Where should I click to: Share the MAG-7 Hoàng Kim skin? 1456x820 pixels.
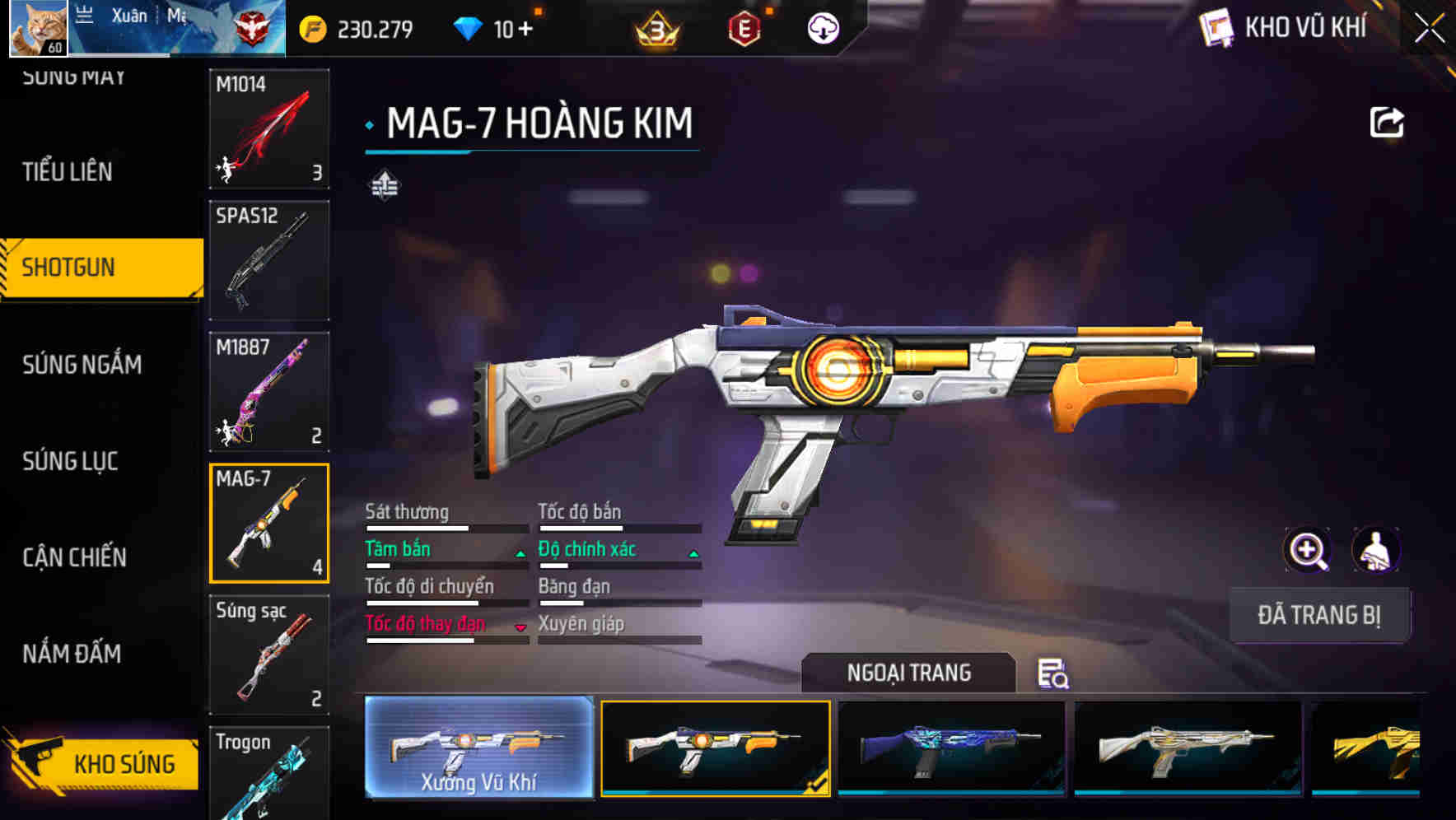(x=1386, y=123)
